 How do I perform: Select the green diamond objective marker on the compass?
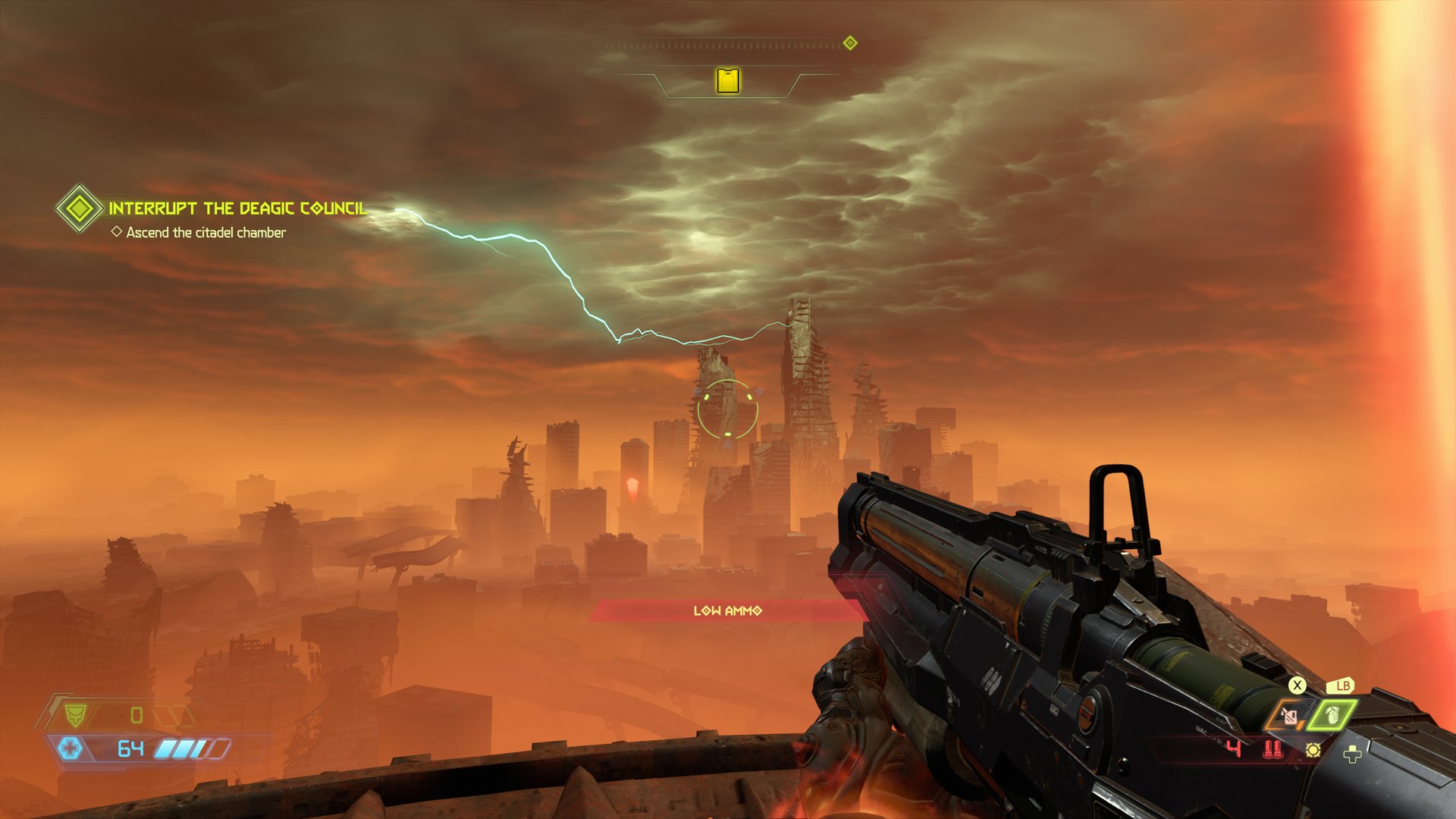tap(850, 43)
